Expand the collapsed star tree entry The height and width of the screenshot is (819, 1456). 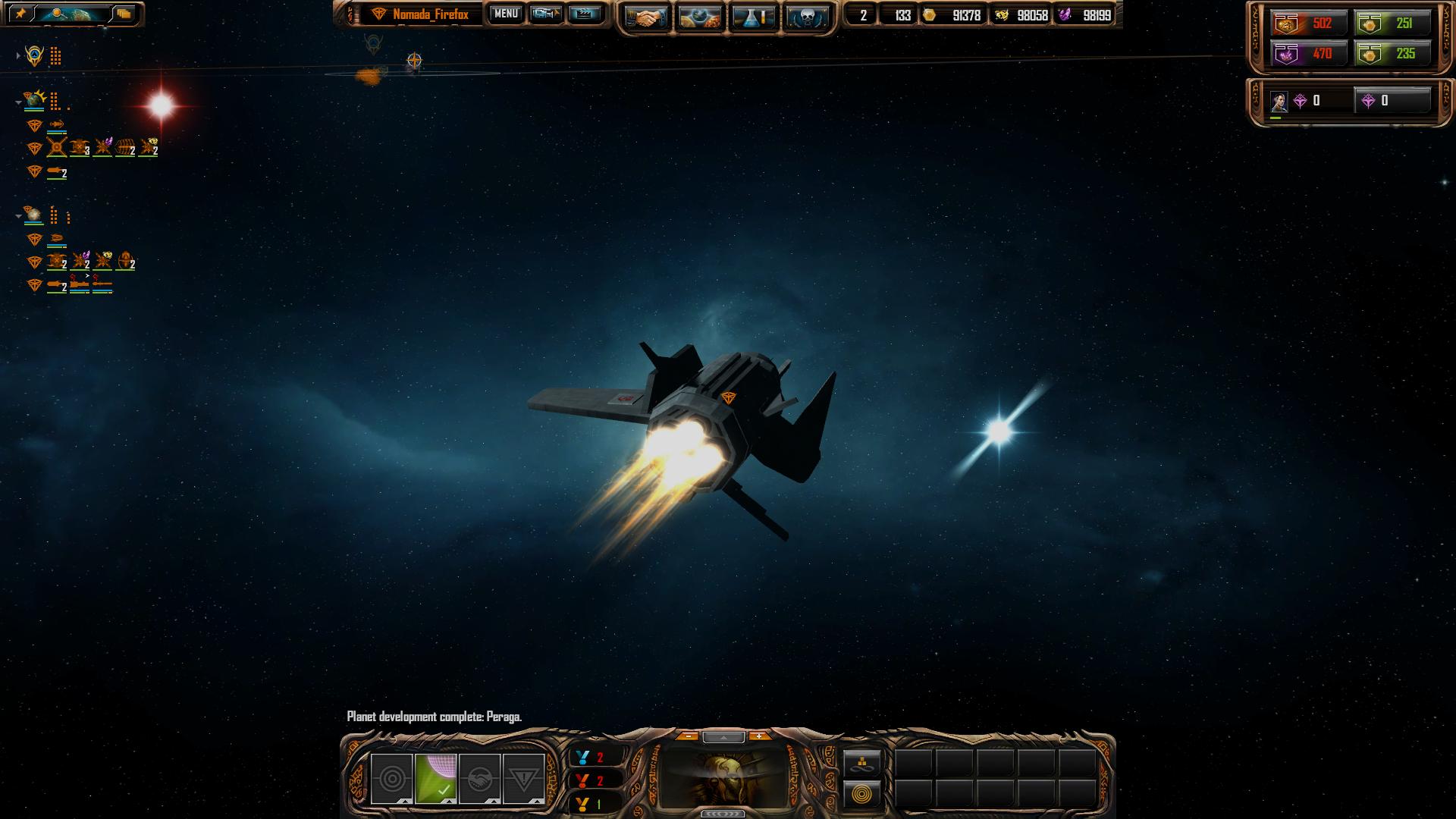click(x=18, y=55)
